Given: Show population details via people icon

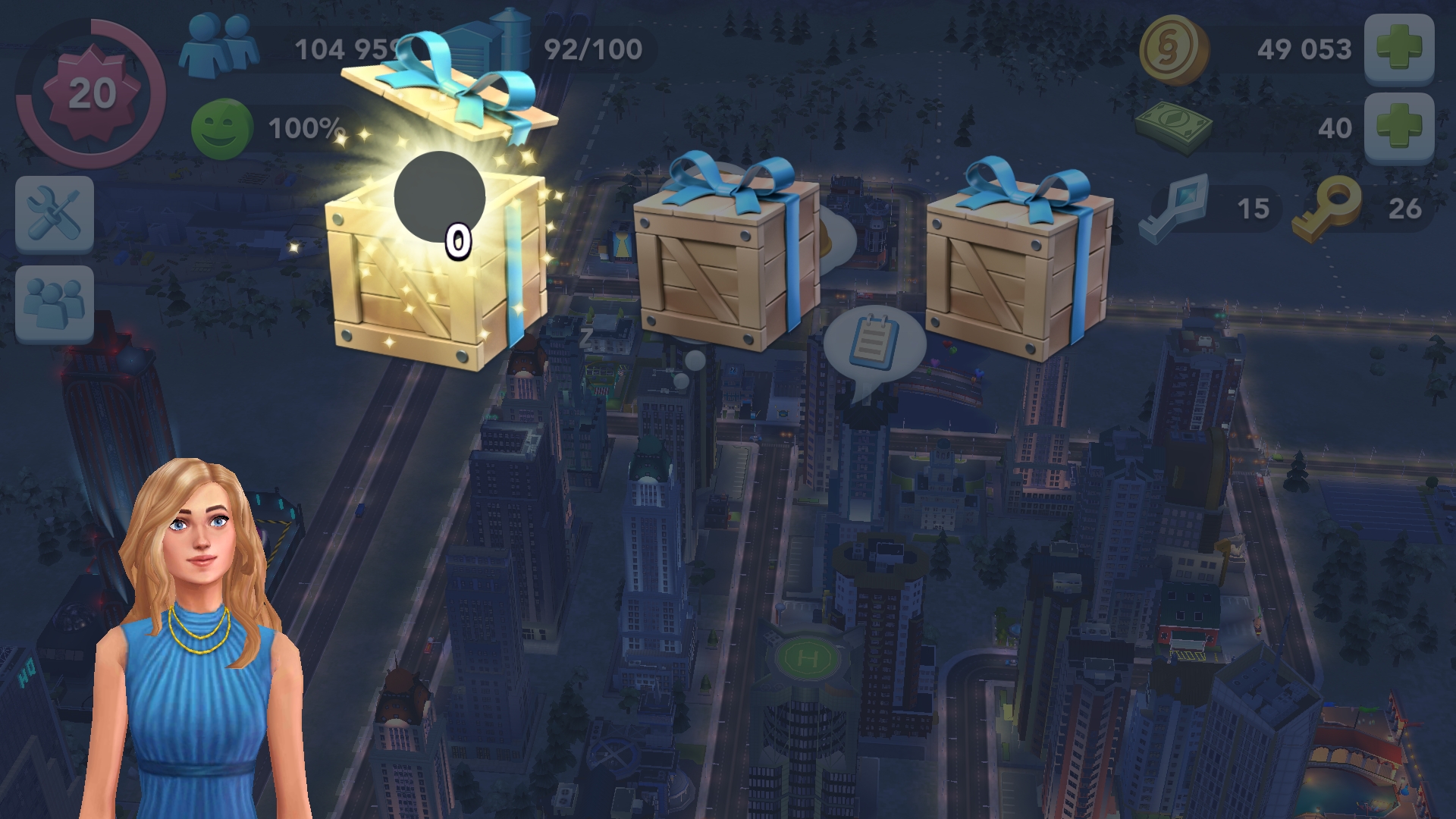Looking at the screenshot, I should pos(218,47).
